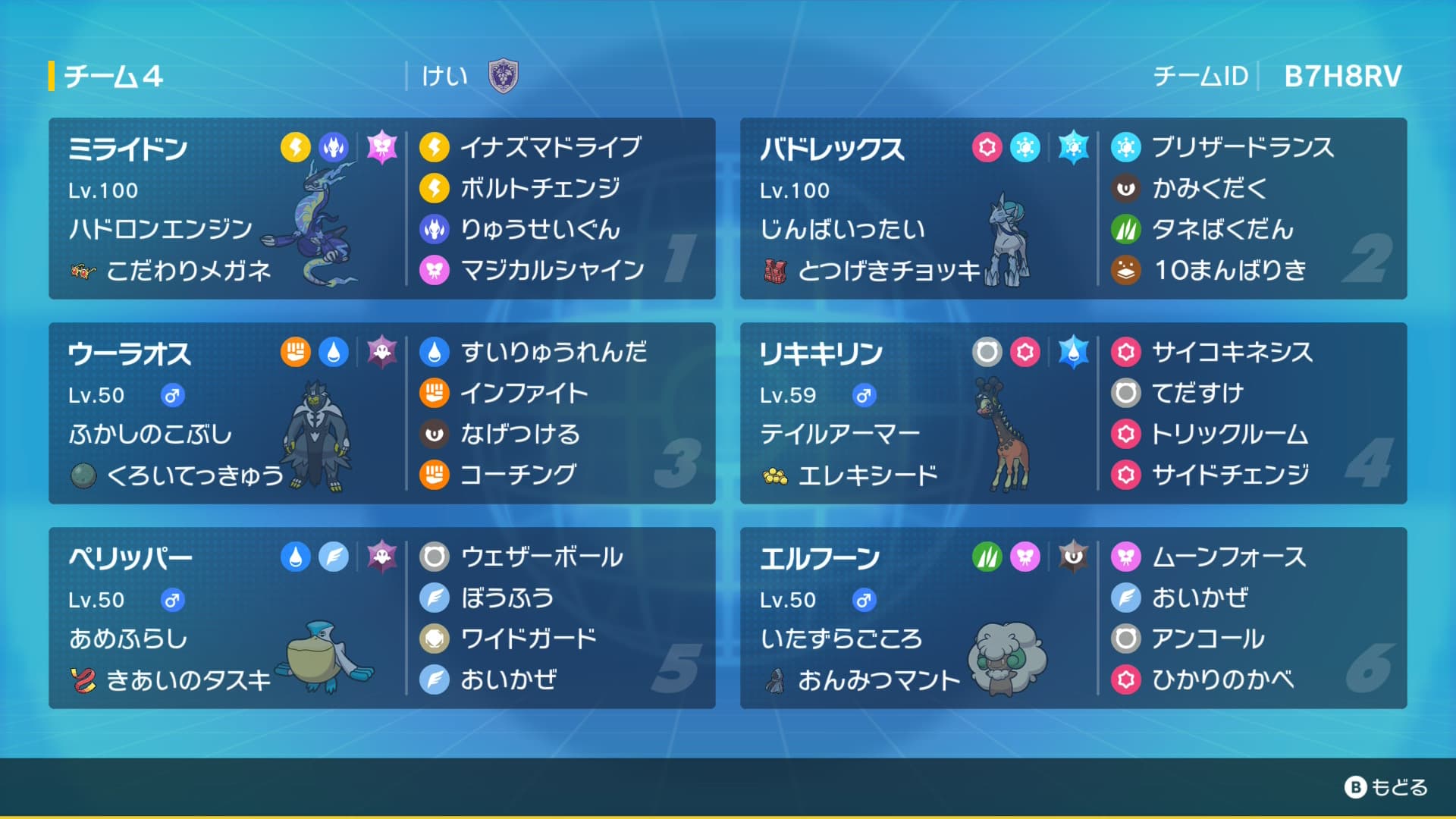Click the Team ID B7H8RV link
The image size is (1456, 819).
click(x=1342, y=74)
